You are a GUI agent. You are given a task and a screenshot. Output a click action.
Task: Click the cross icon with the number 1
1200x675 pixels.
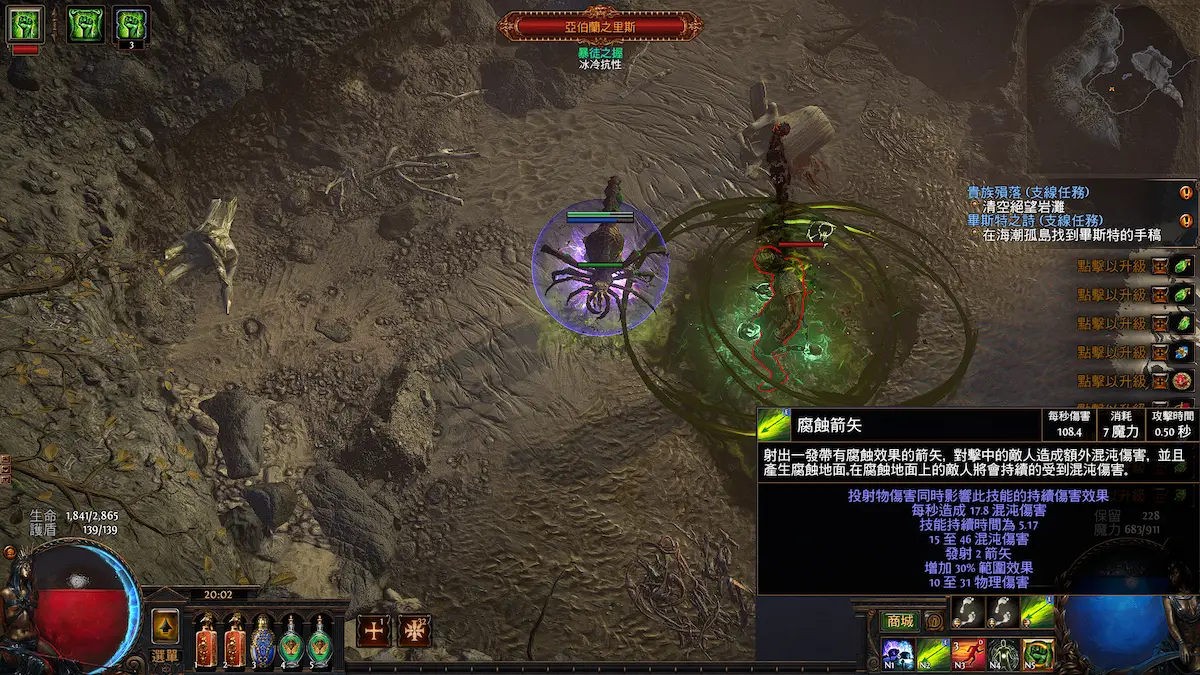[374, 631]
